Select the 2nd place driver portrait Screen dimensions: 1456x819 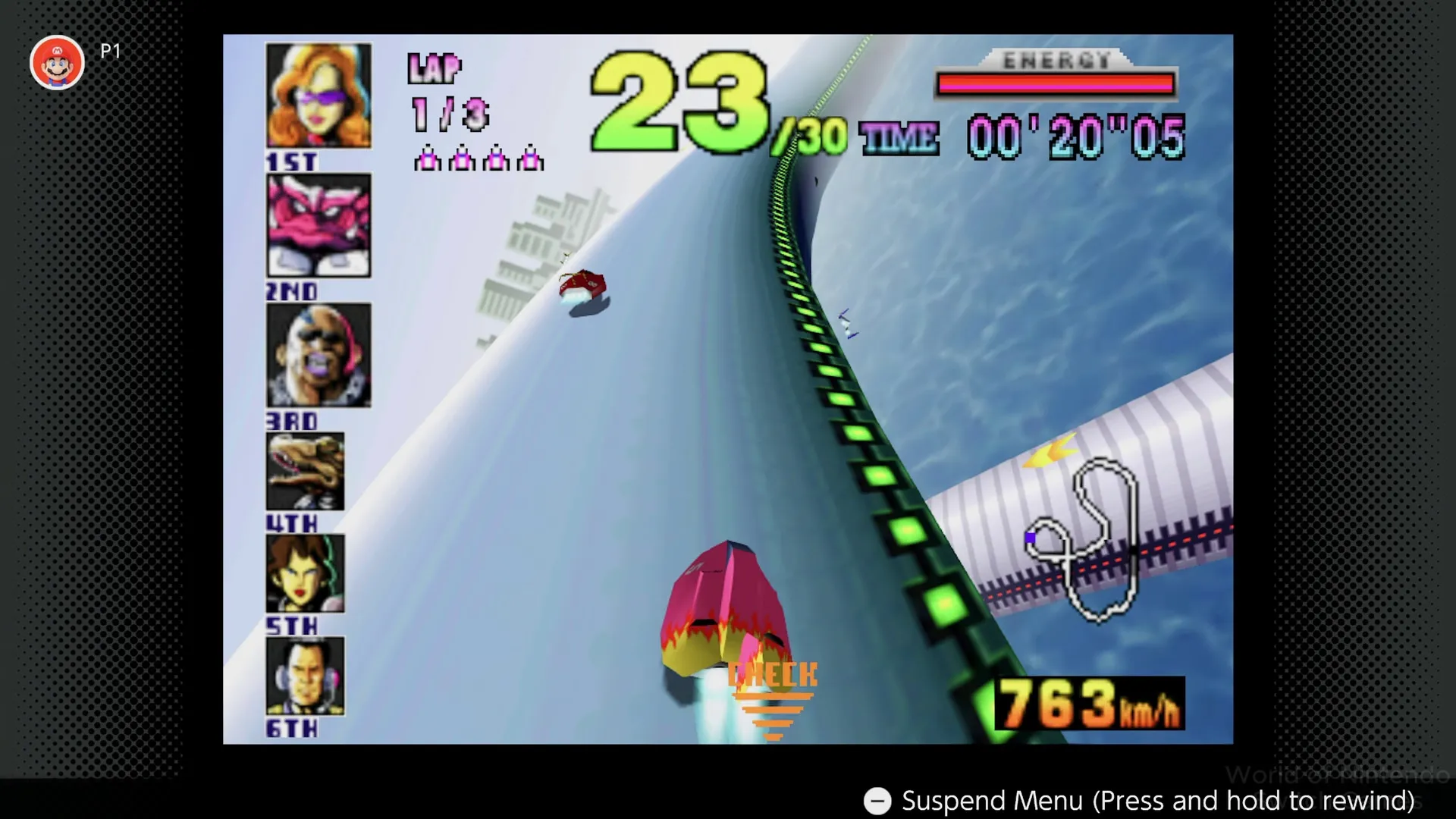318,225
